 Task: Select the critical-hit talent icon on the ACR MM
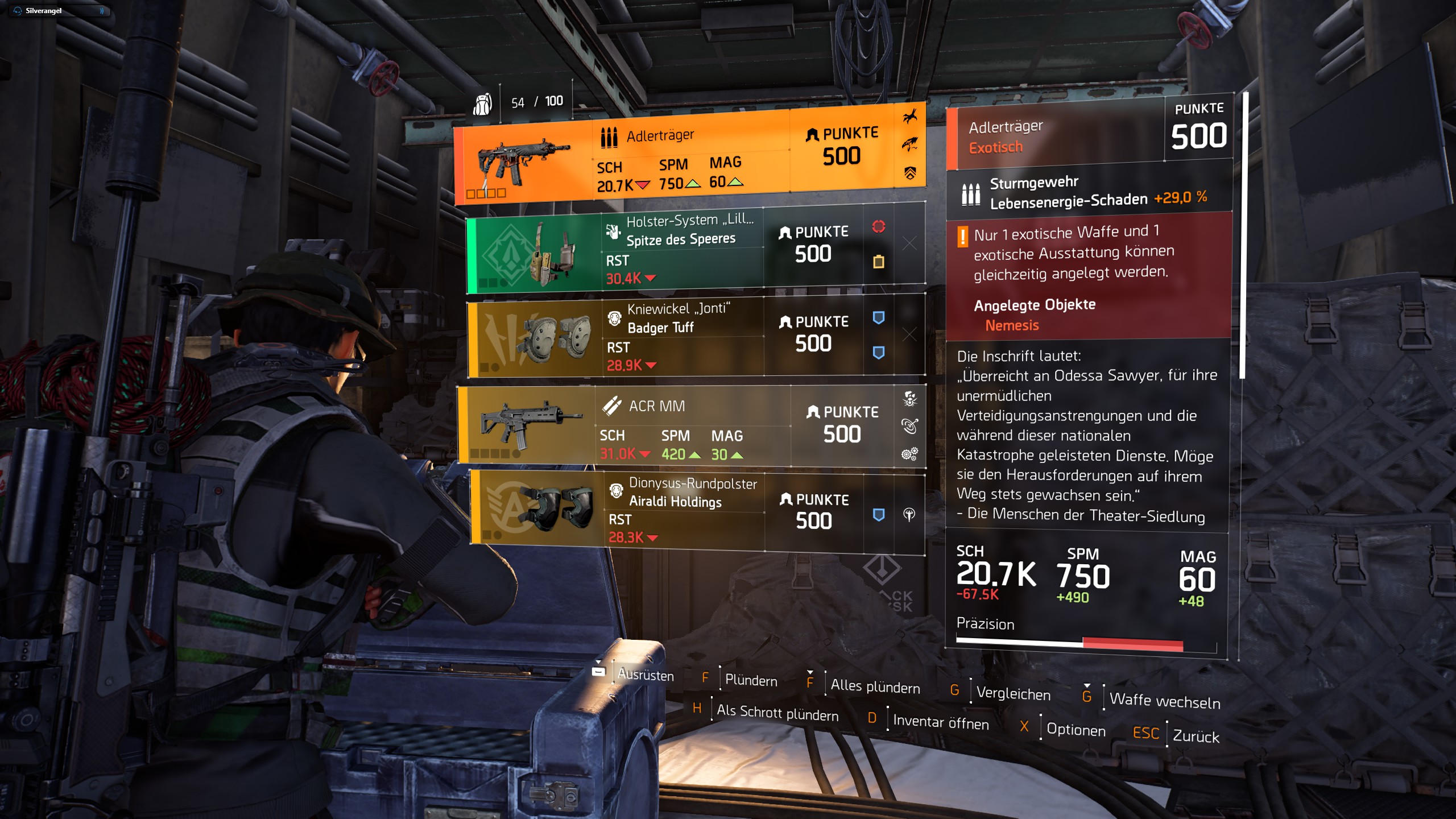tap(910, 399)
